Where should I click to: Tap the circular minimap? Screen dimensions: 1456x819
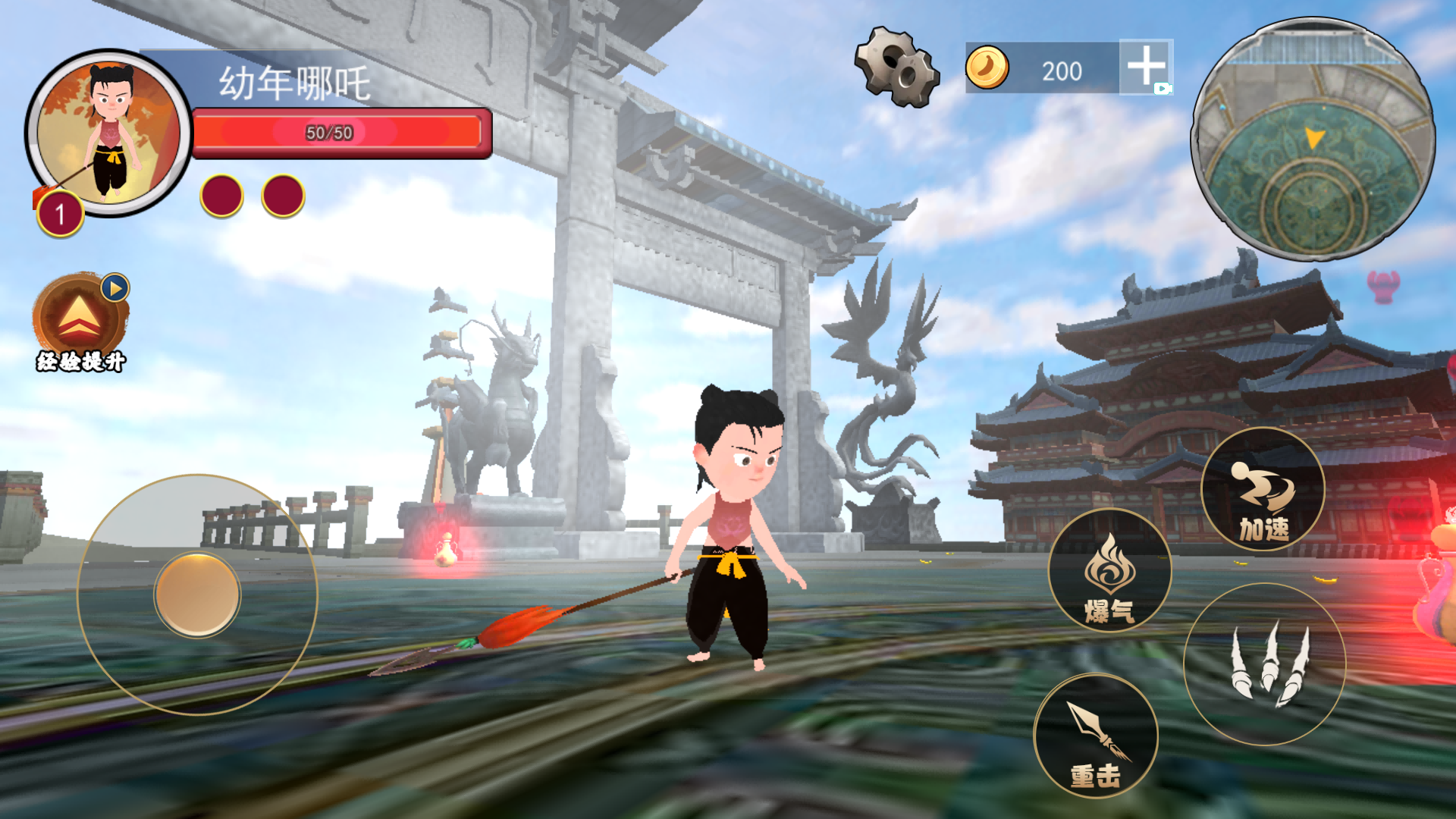pyautogui.click(x=1313, y=140)
